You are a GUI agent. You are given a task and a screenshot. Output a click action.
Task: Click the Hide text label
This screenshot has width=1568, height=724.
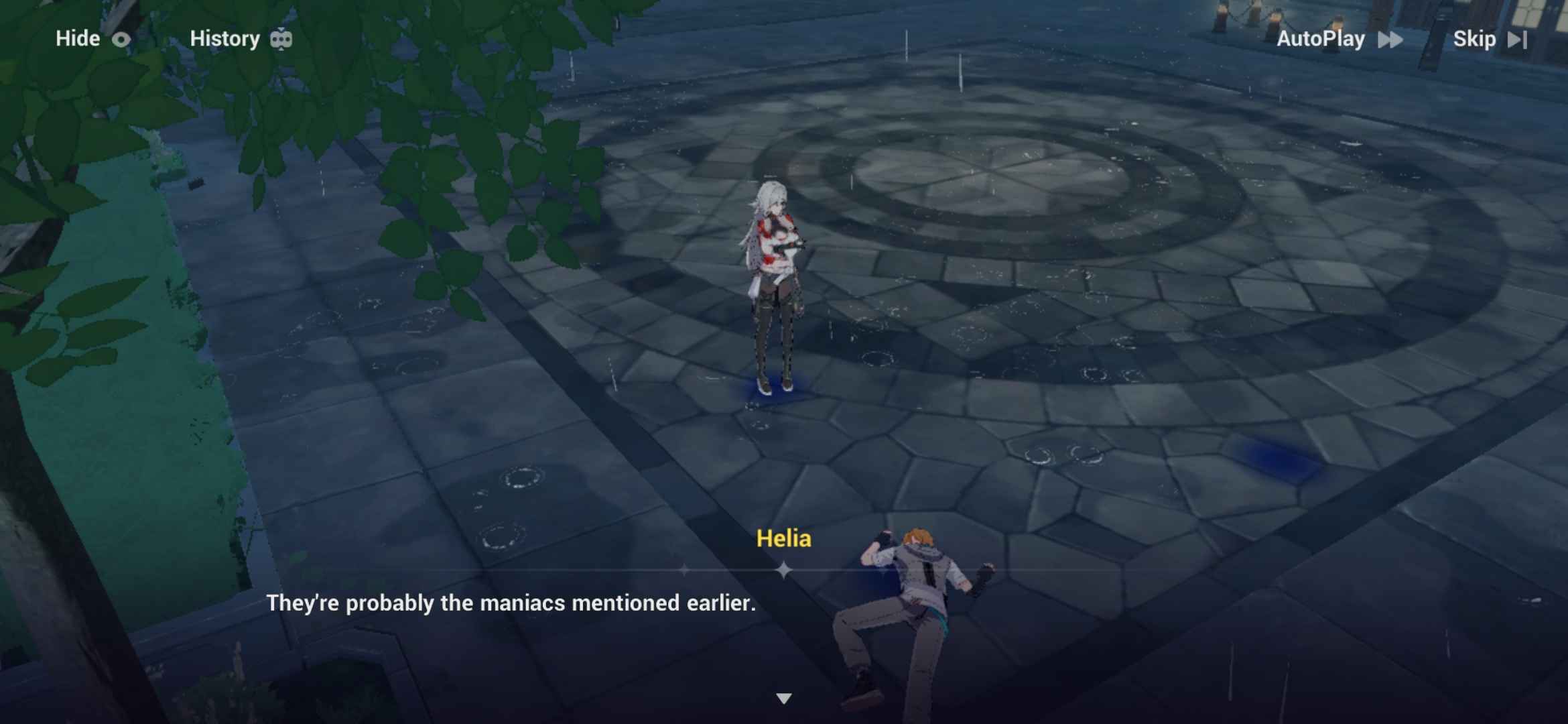click(78, 38)
